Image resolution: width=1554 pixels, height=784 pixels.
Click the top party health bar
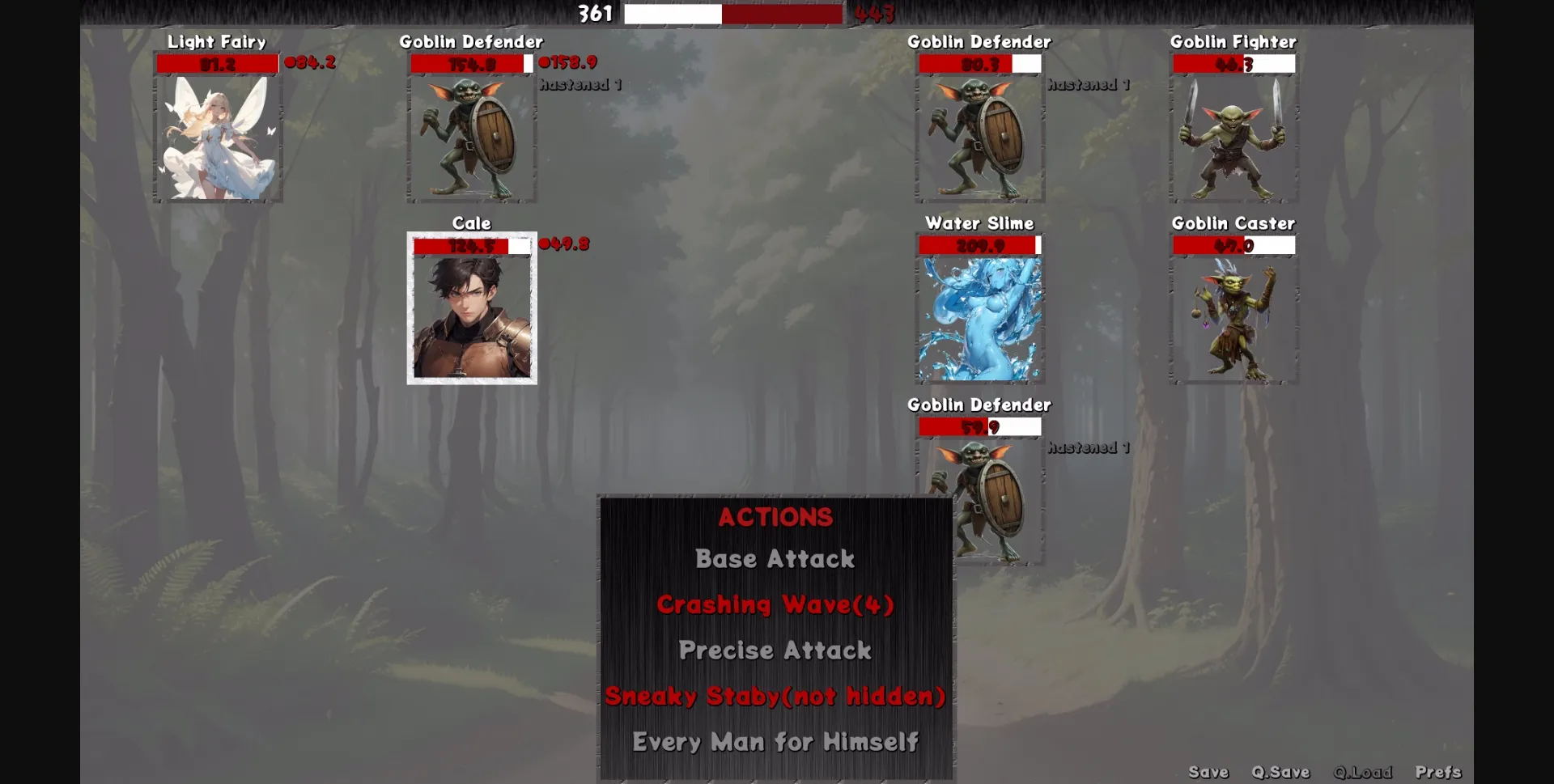[732, 14]
